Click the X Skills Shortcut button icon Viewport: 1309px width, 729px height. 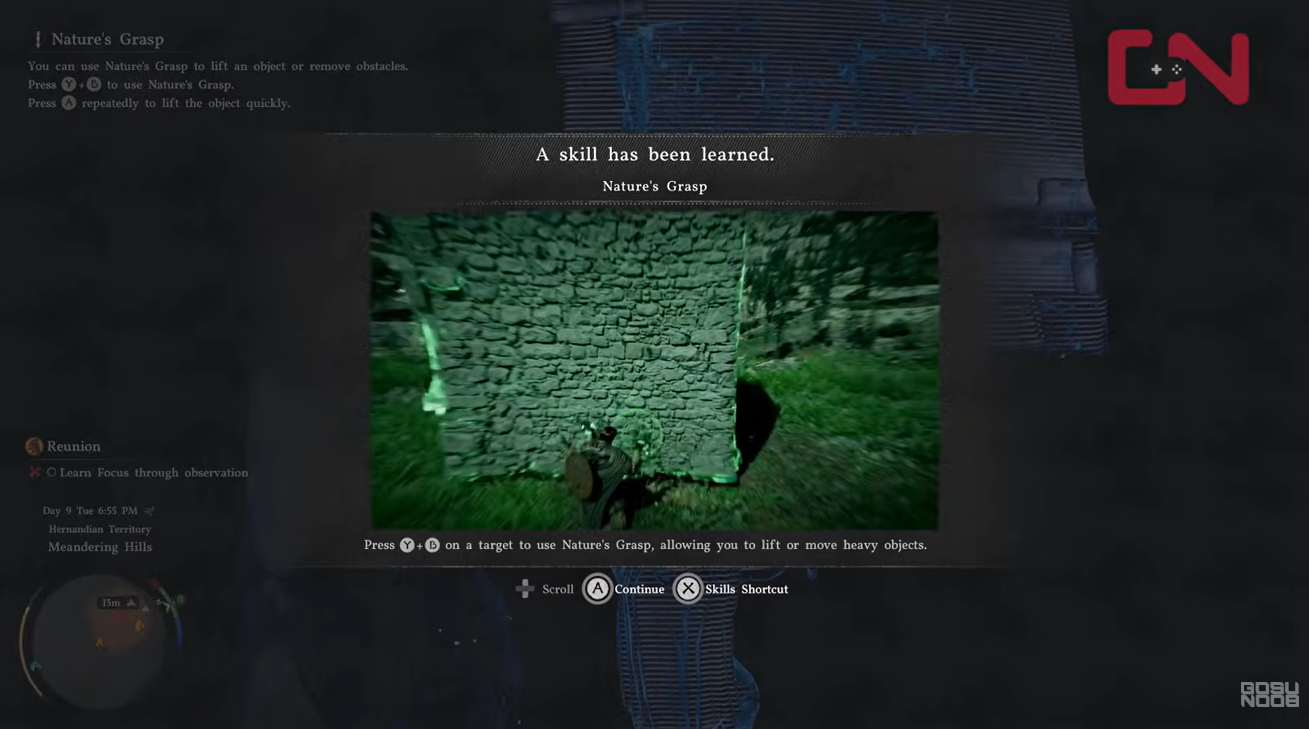tap(688, 589)
